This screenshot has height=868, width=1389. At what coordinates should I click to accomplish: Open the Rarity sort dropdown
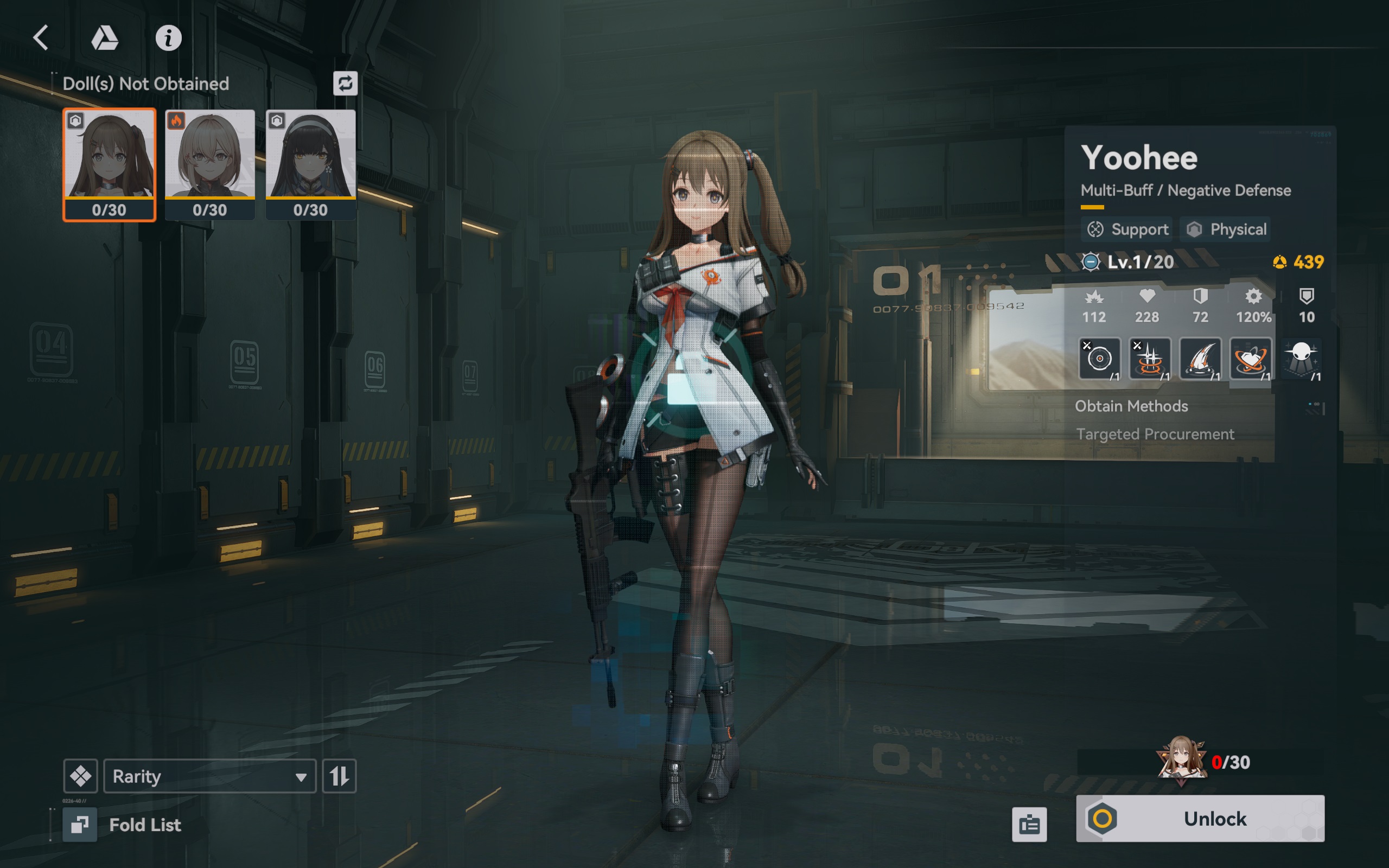tap(209, 776)
